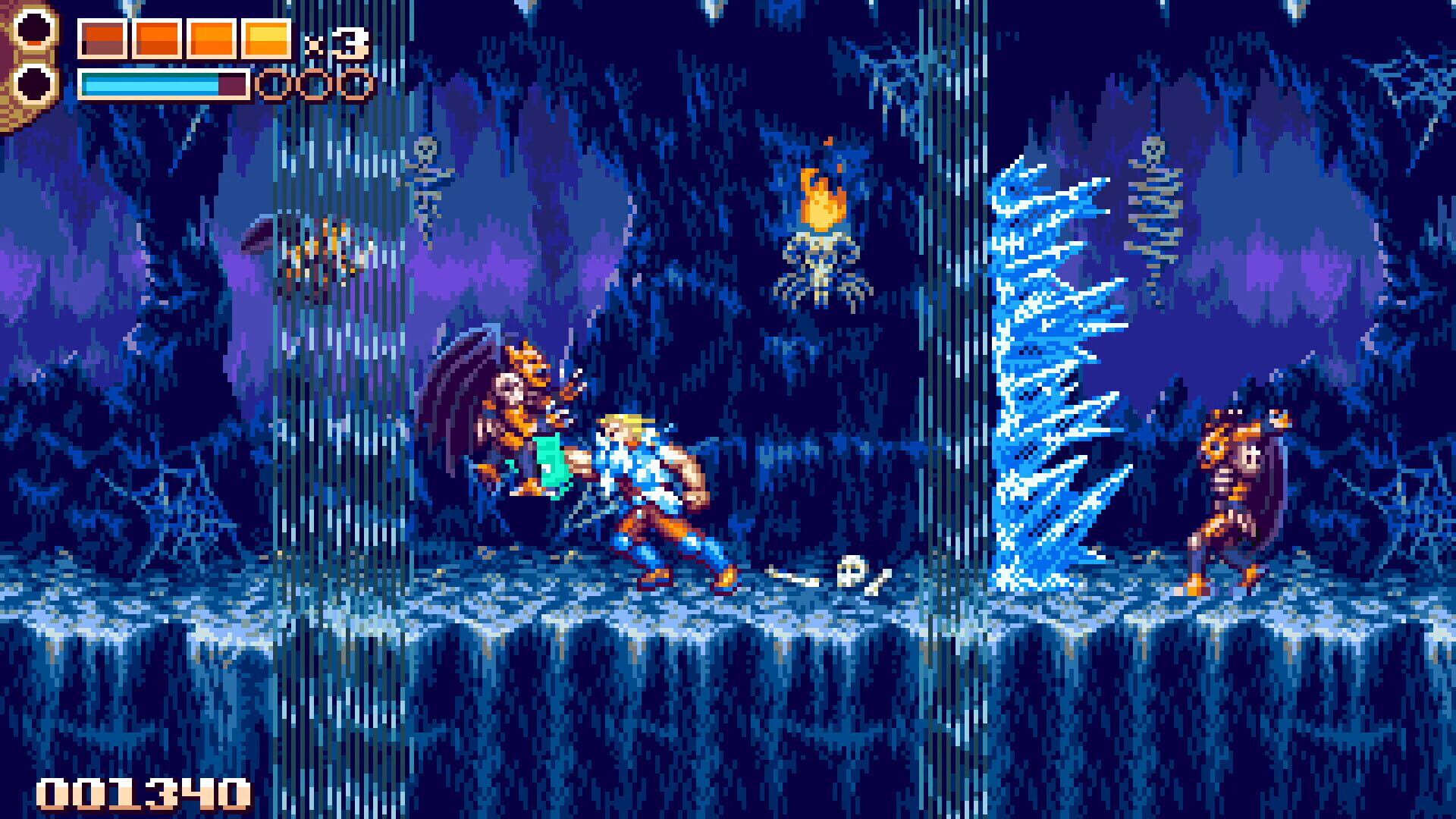Click the small skeleton dangling near the top-left

coord(426,174)
